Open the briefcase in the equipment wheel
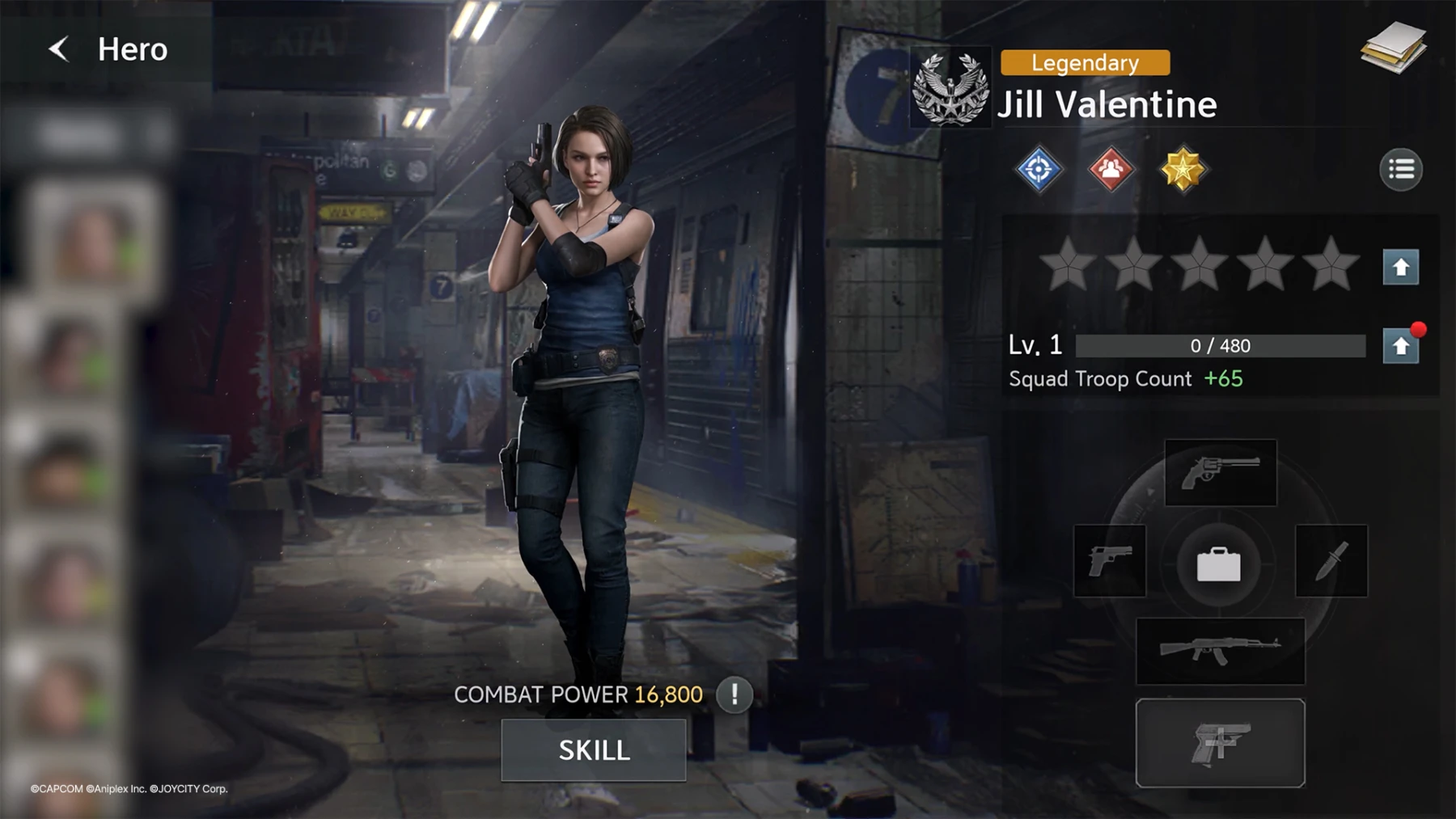The height and width of the screenshot is (819, 1456). [1218, 564]
